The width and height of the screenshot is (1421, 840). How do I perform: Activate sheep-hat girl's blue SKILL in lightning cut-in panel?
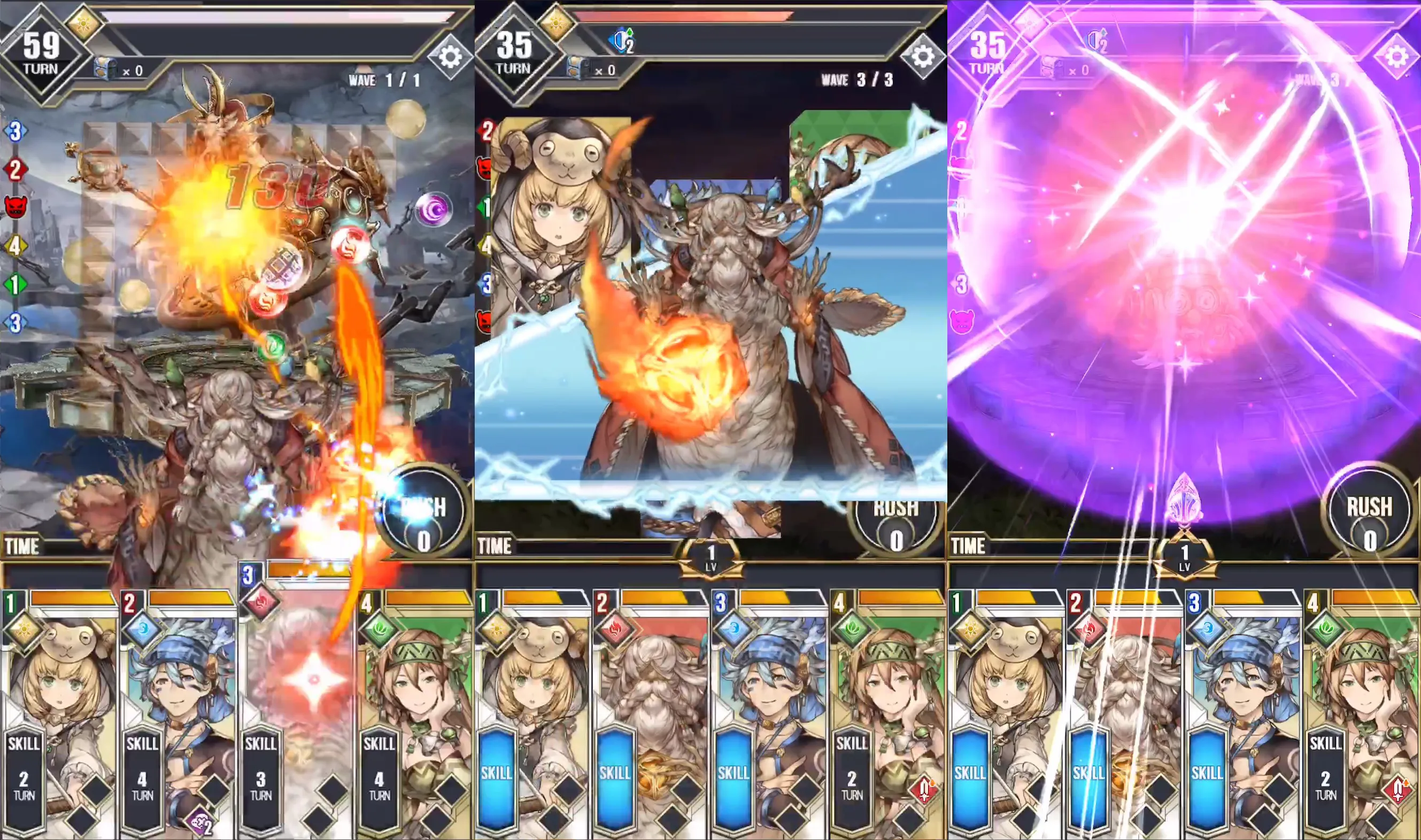(x=497, y=773)
